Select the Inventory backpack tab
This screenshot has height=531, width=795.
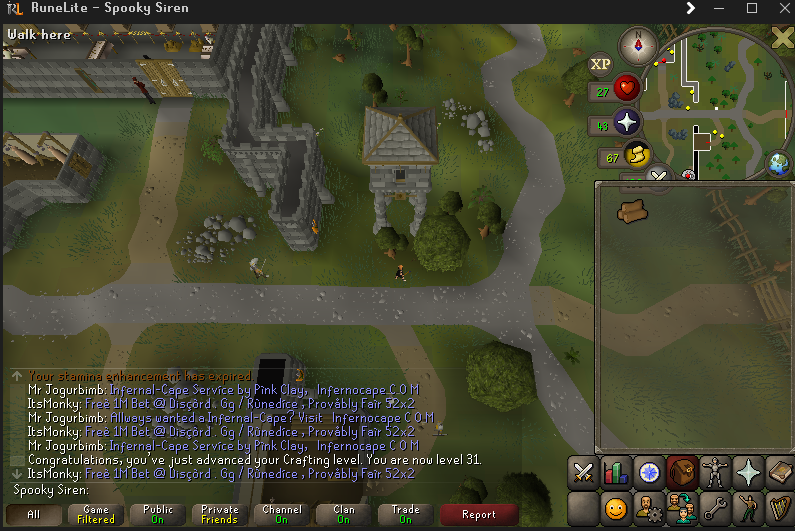[x=683, y=471]
